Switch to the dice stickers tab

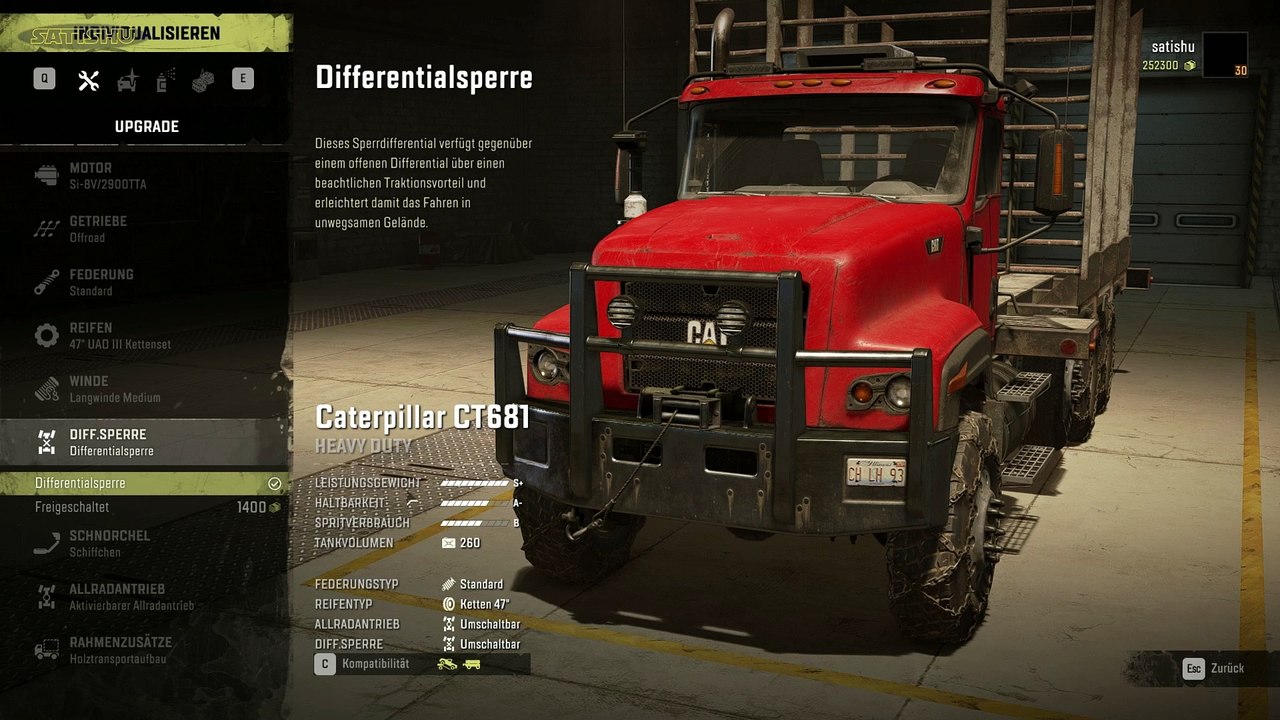204,81
